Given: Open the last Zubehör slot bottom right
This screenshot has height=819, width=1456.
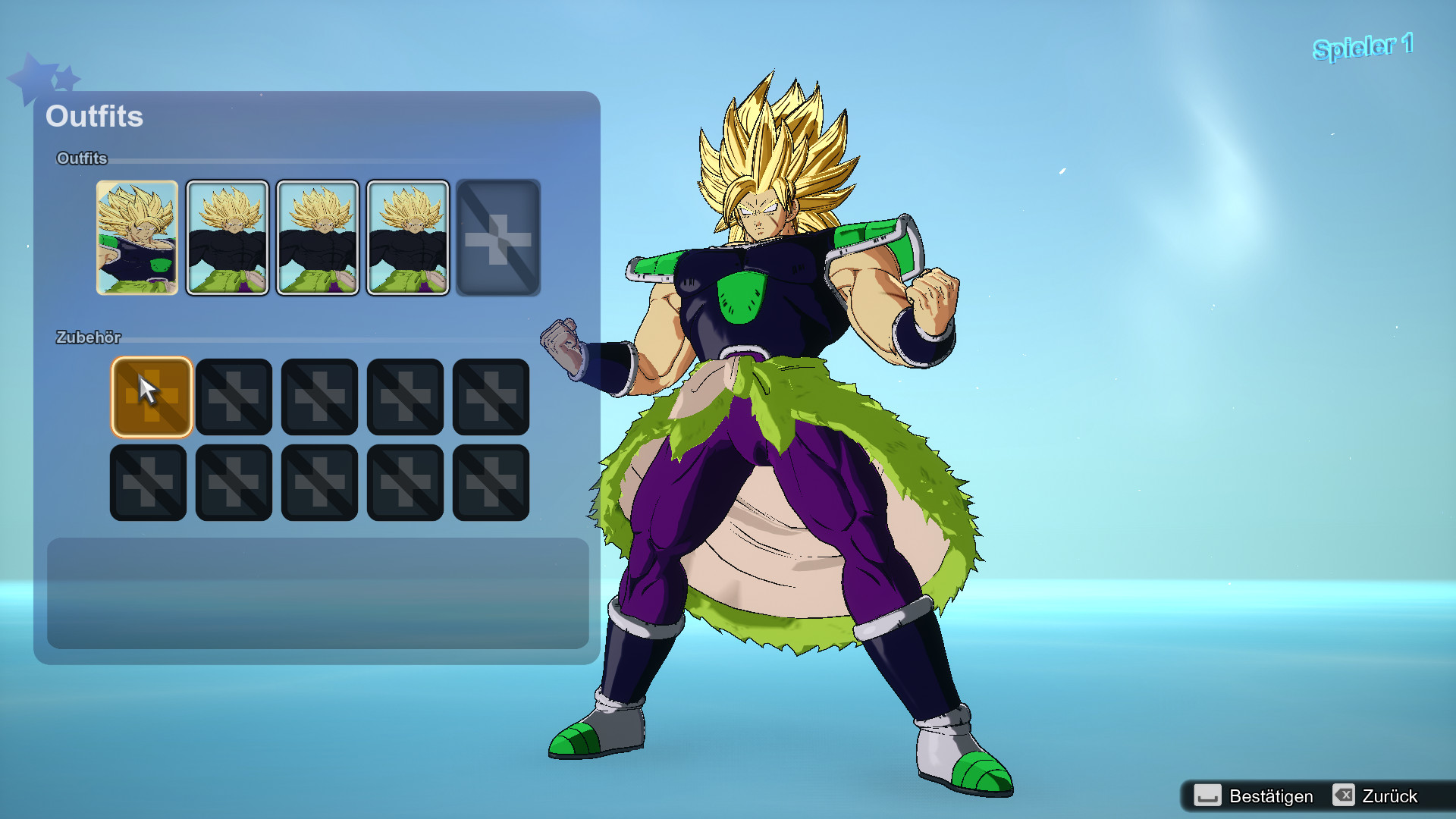Looking at the screenshot, I should point(491,482).
